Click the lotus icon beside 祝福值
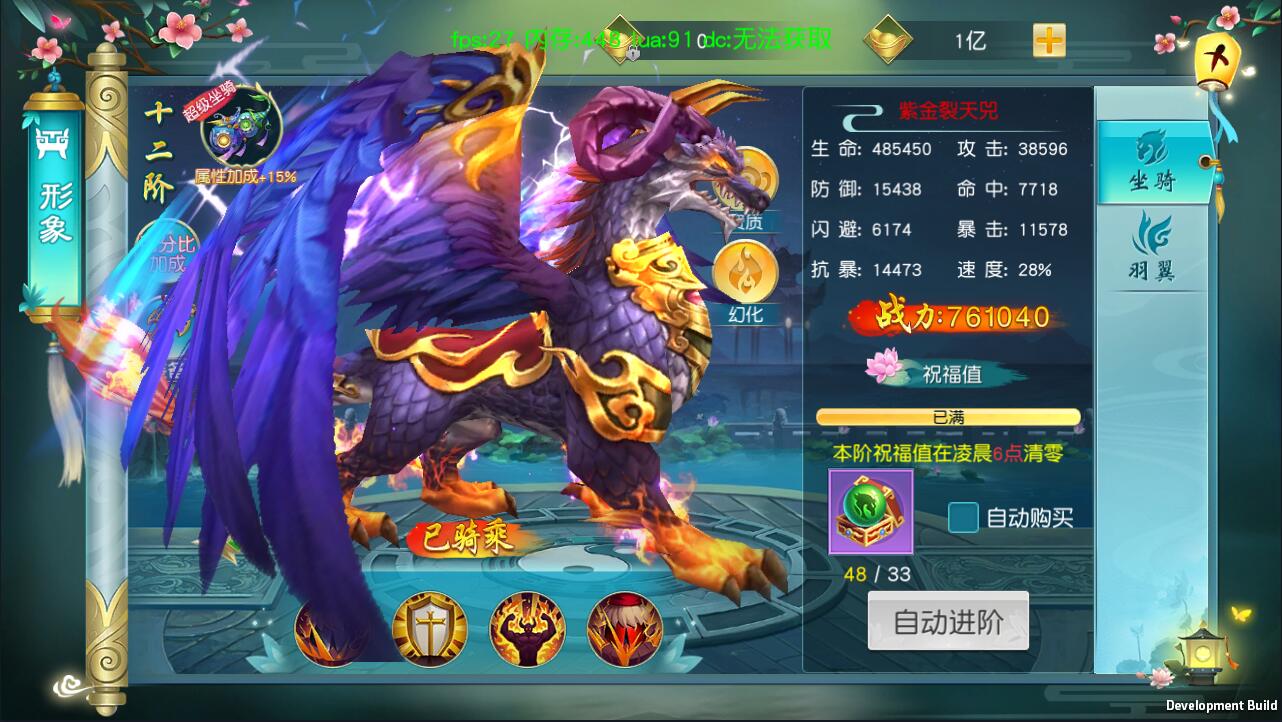 (x=882, y=368)
